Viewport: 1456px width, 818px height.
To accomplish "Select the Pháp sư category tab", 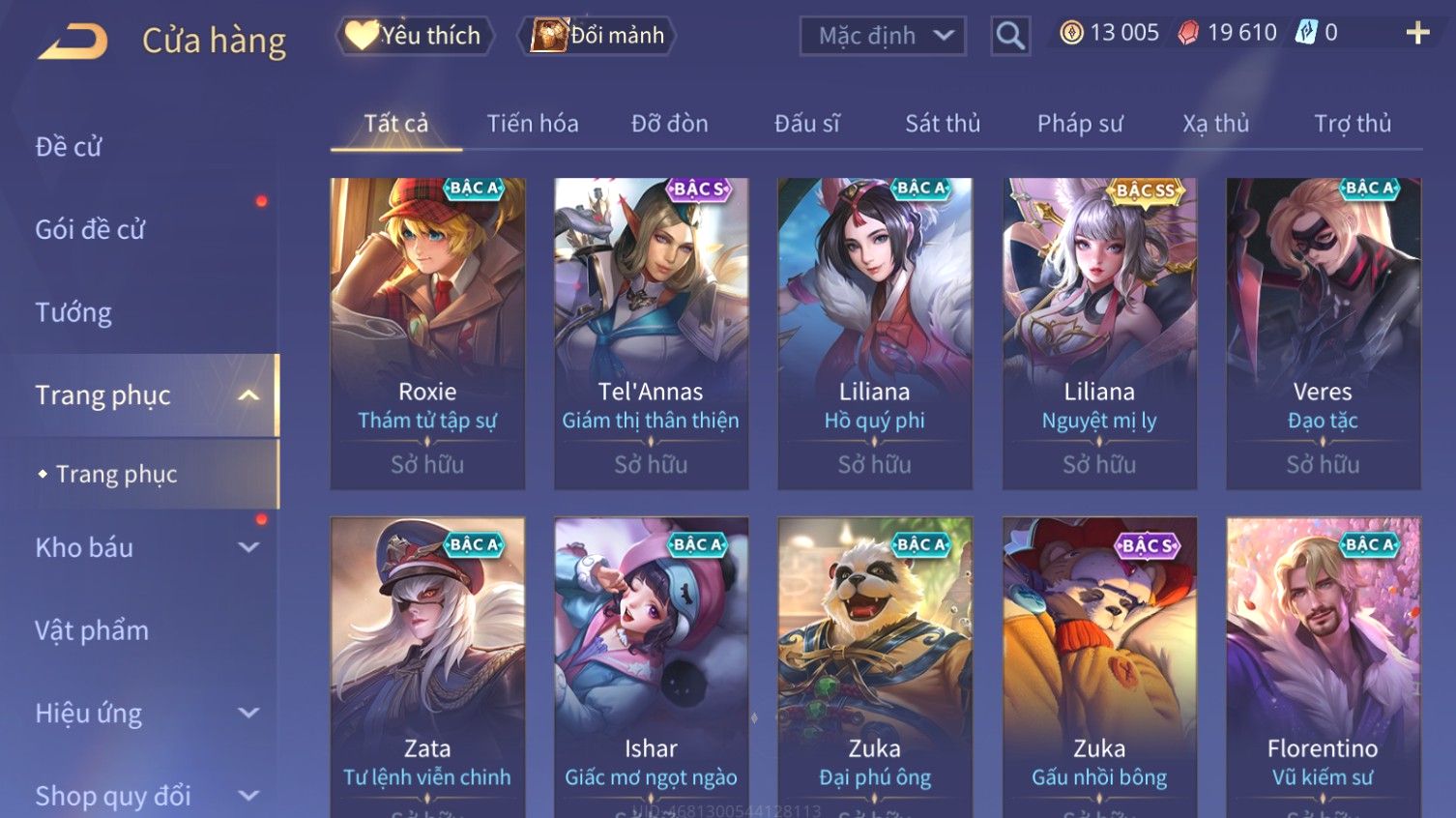I will [x=1080, y=124].
